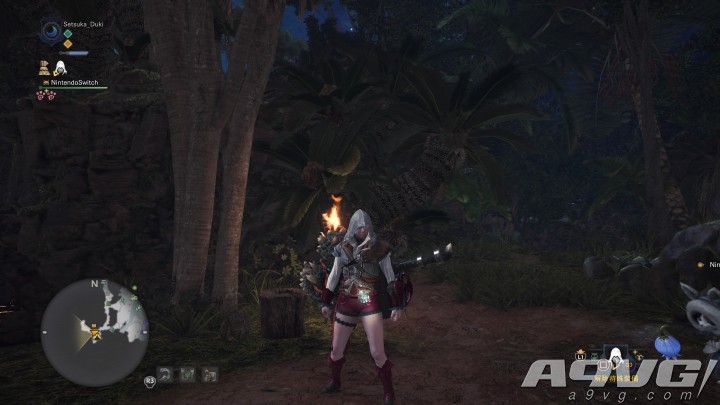Open the circular minimap

(x=95, y=332)
